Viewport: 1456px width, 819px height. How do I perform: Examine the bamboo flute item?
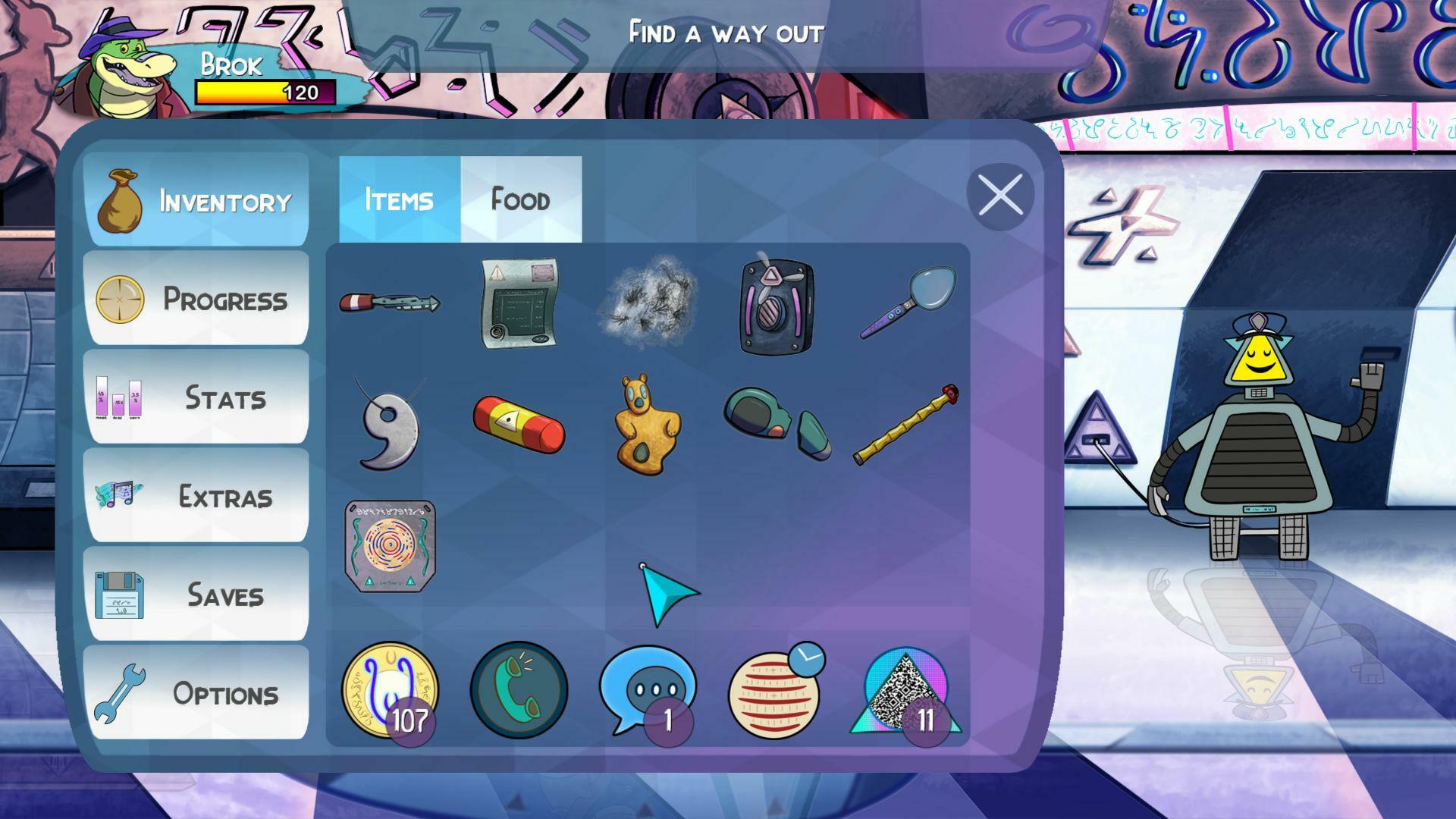click(907, 423)
